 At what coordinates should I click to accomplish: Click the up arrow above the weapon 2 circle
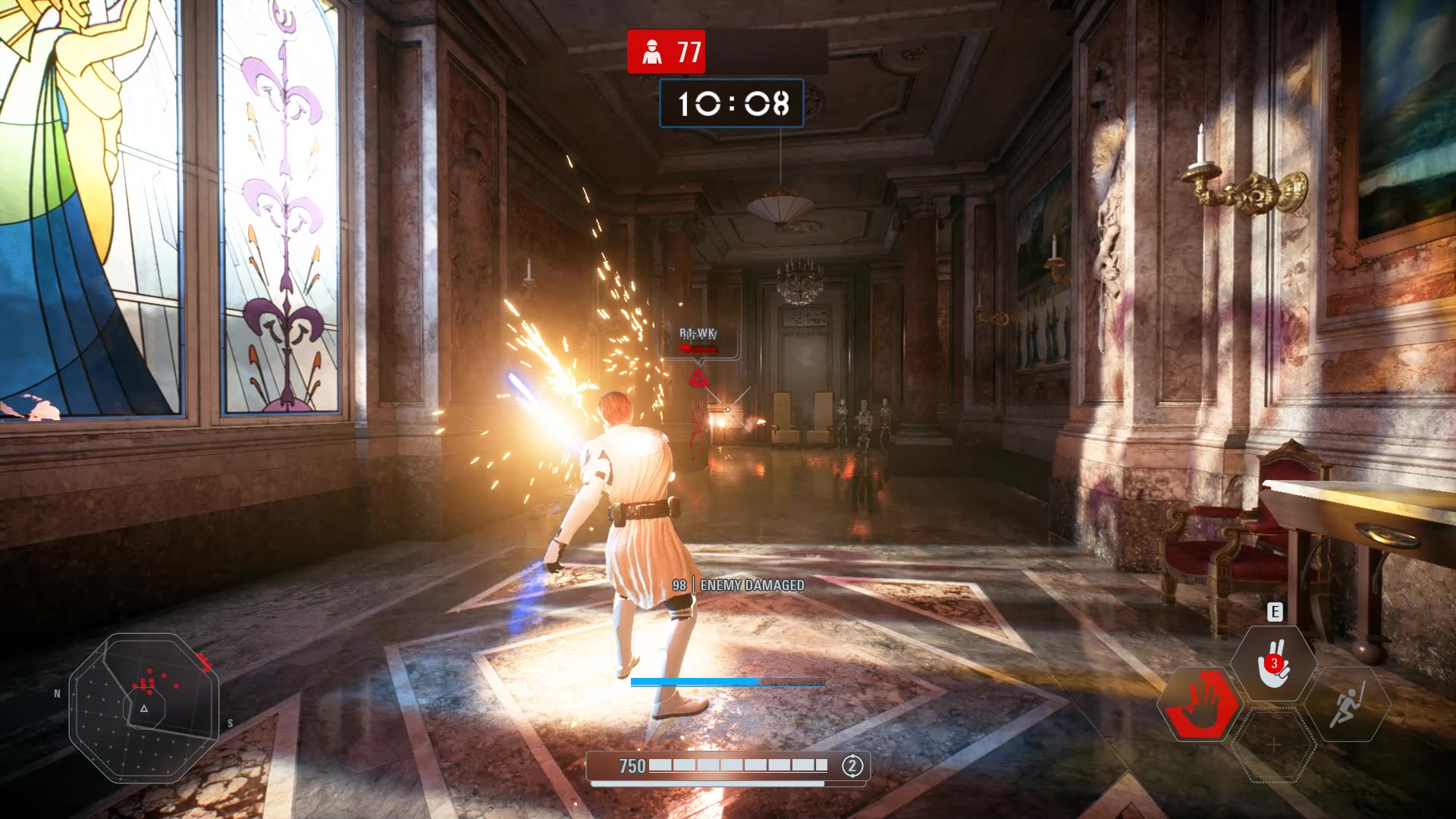pos(853,755)
